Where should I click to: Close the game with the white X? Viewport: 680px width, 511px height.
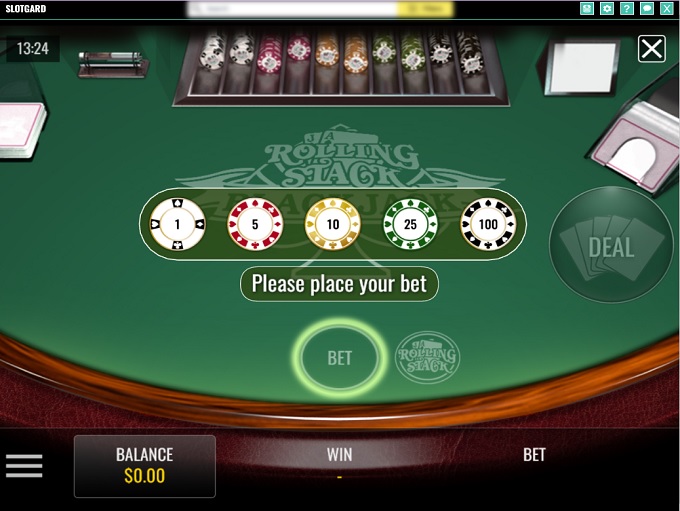coord(652,48)
